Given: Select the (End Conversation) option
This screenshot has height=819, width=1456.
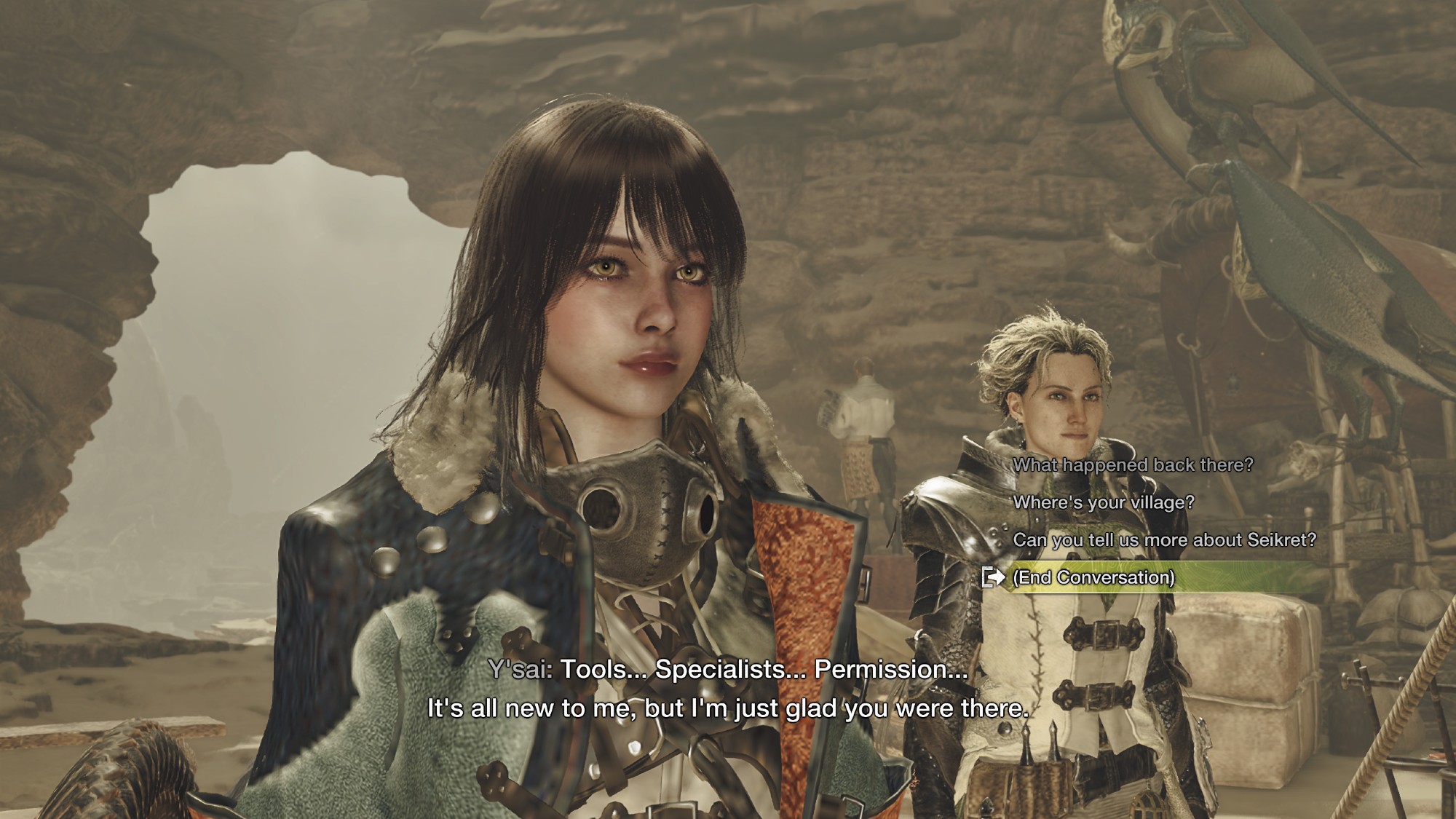Looking at the screenshot, I should click(x=1093, y=577).
